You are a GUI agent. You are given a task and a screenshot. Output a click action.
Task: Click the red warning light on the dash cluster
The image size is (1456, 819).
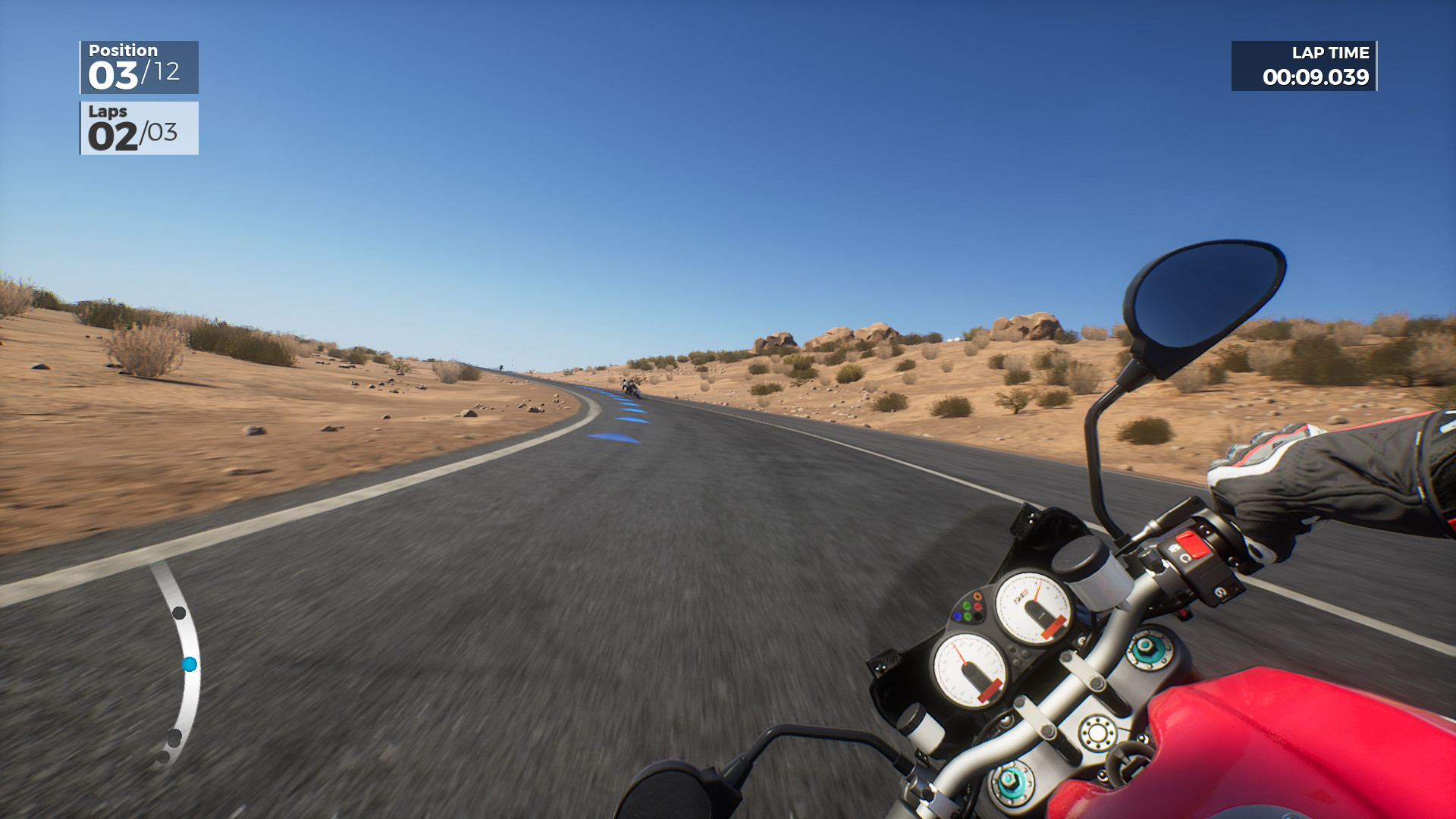pos(977,605)
